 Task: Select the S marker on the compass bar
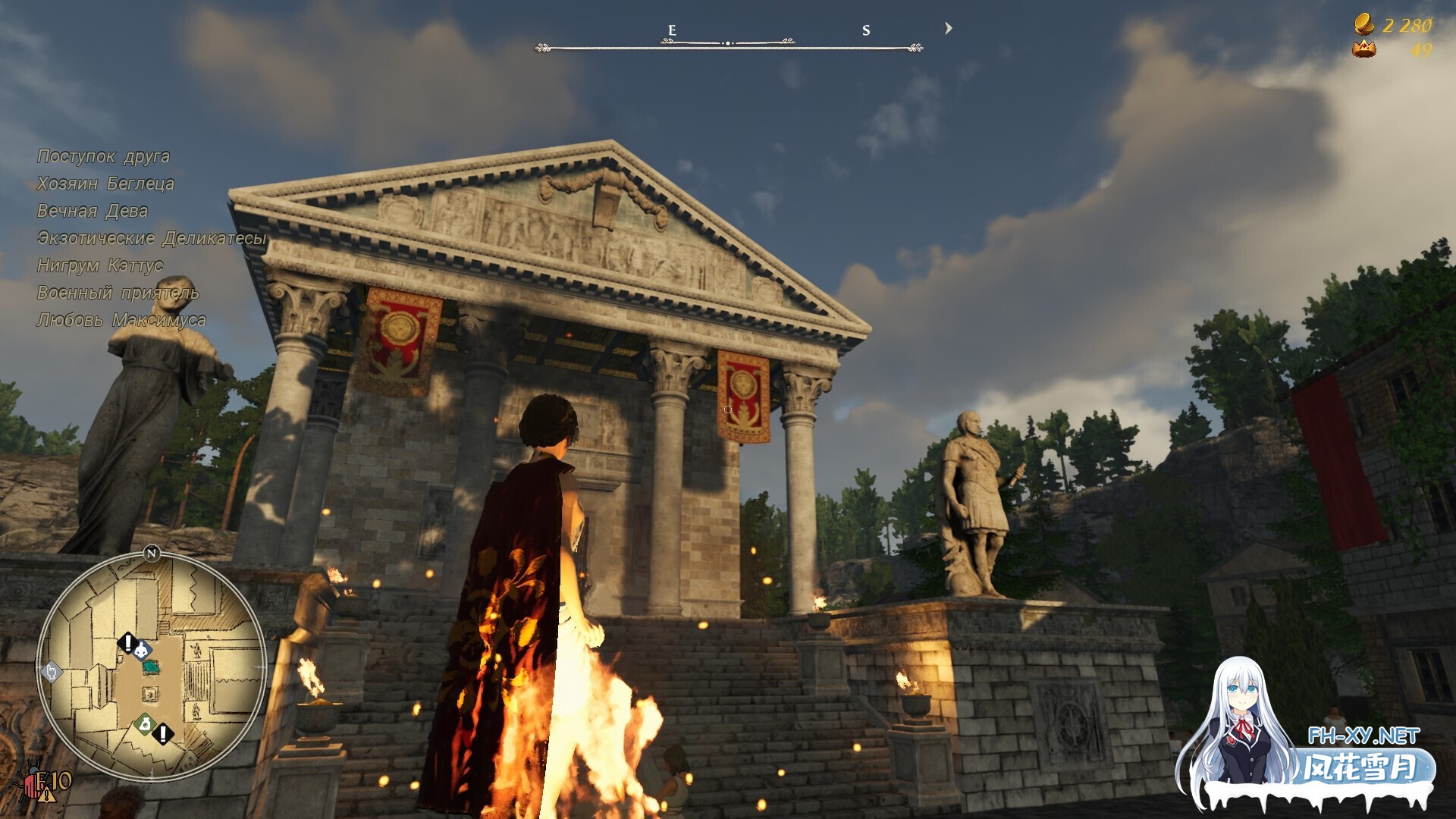[x=864, y=30]
